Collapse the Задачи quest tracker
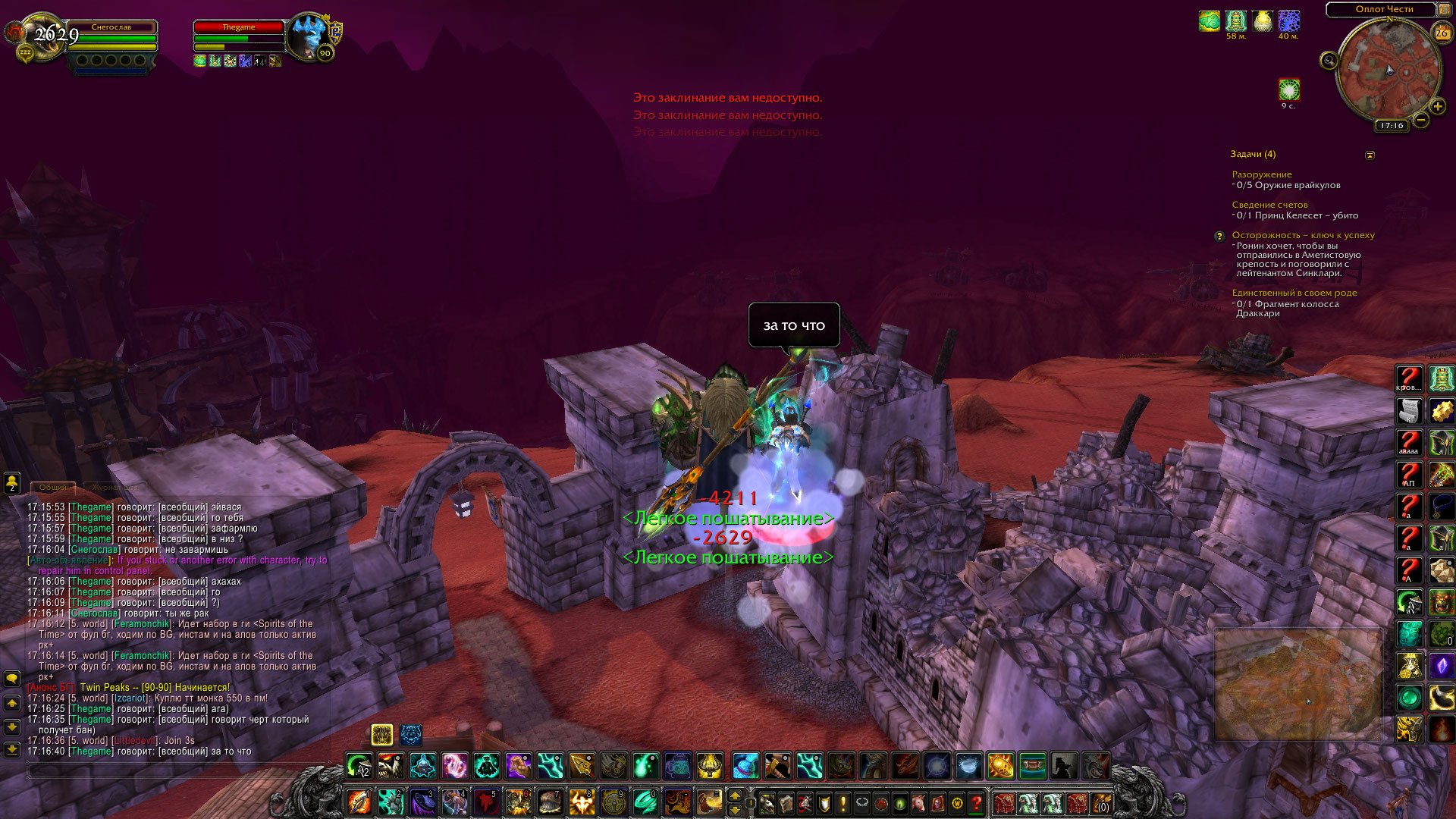1456x819 pixels. click(x=1370, y=155)
